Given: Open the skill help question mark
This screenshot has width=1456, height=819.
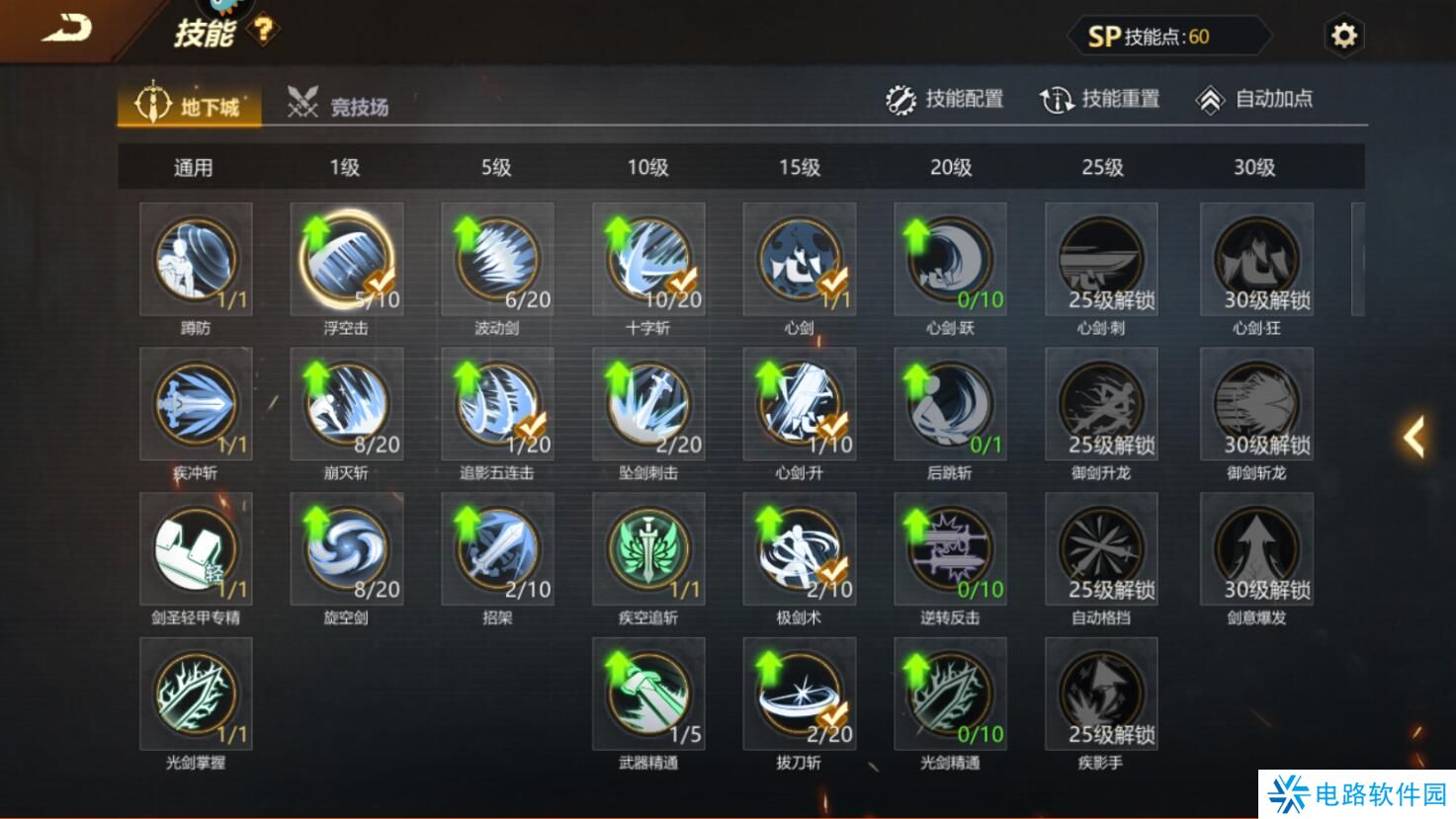Looking at the screenshot, I should click(x=264, y=31).
